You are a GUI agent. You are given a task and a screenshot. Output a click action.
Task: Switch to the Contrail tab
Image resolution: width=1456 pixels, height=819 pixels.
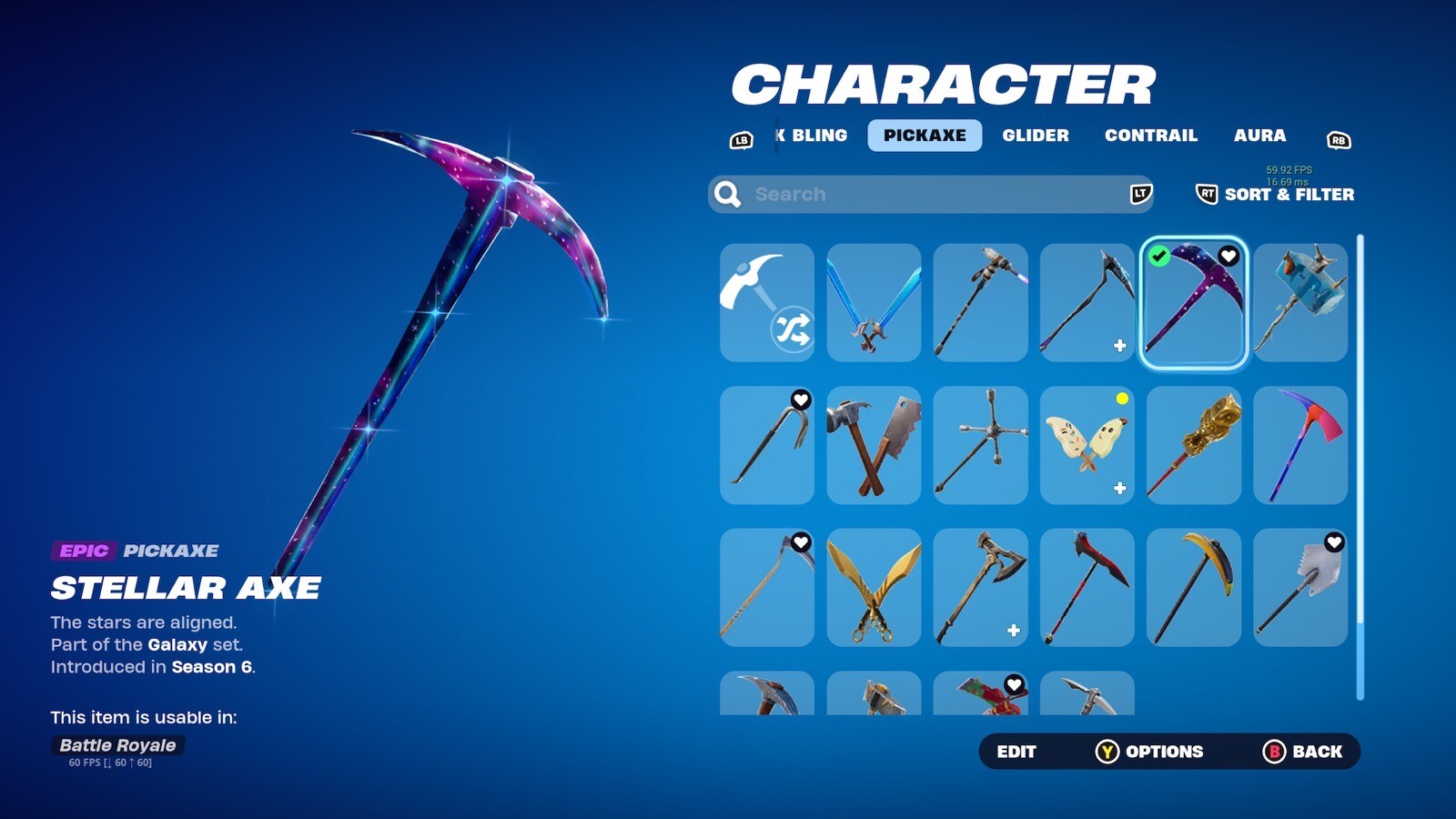pos(1151,136)
